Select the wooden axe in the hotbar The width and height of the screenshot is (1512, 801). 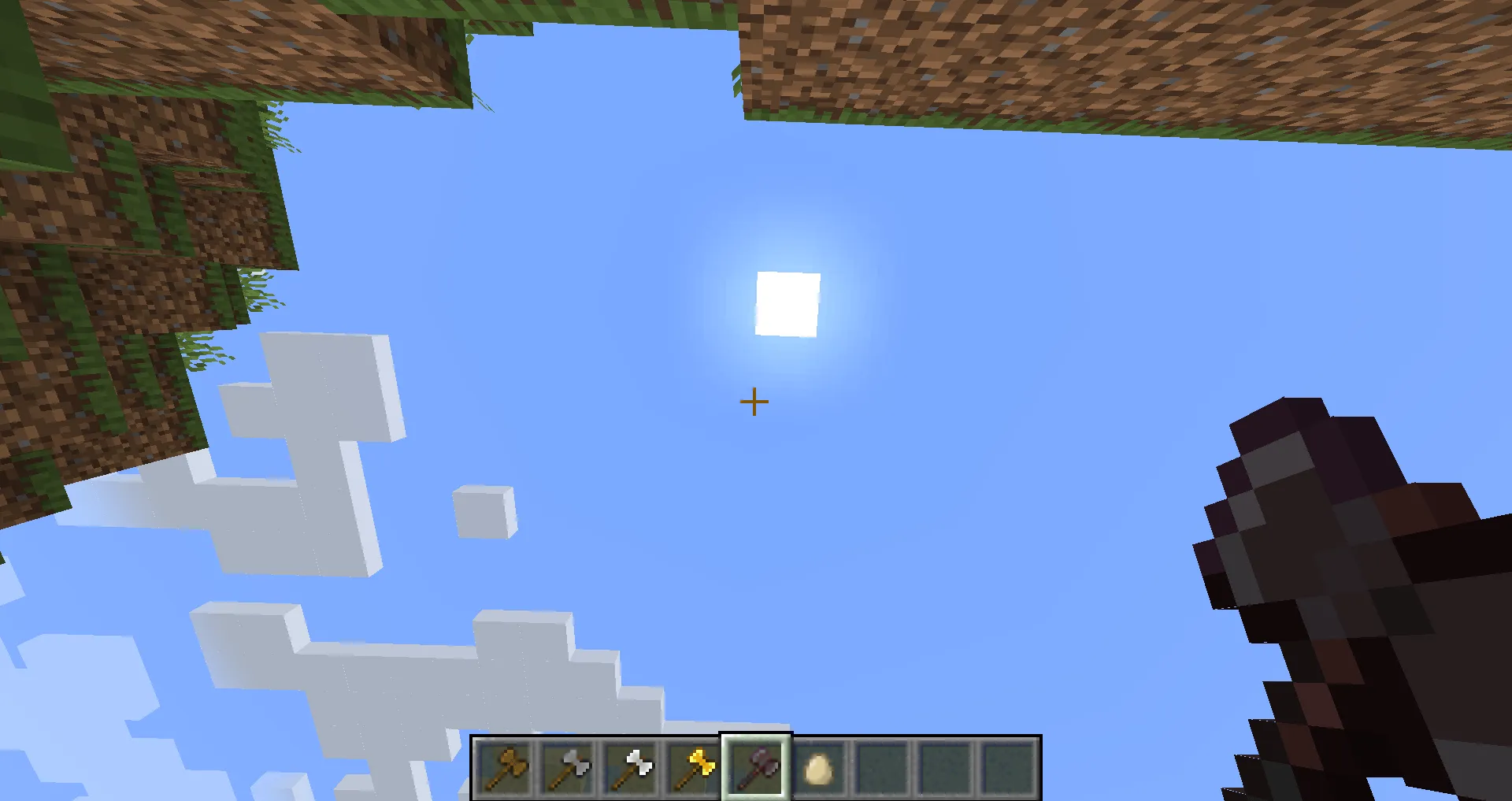pos(506,768)
